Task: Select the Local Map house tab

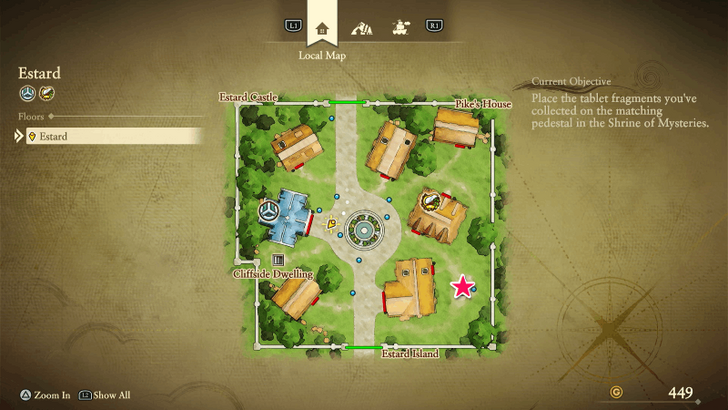Action: pos(322,27)
